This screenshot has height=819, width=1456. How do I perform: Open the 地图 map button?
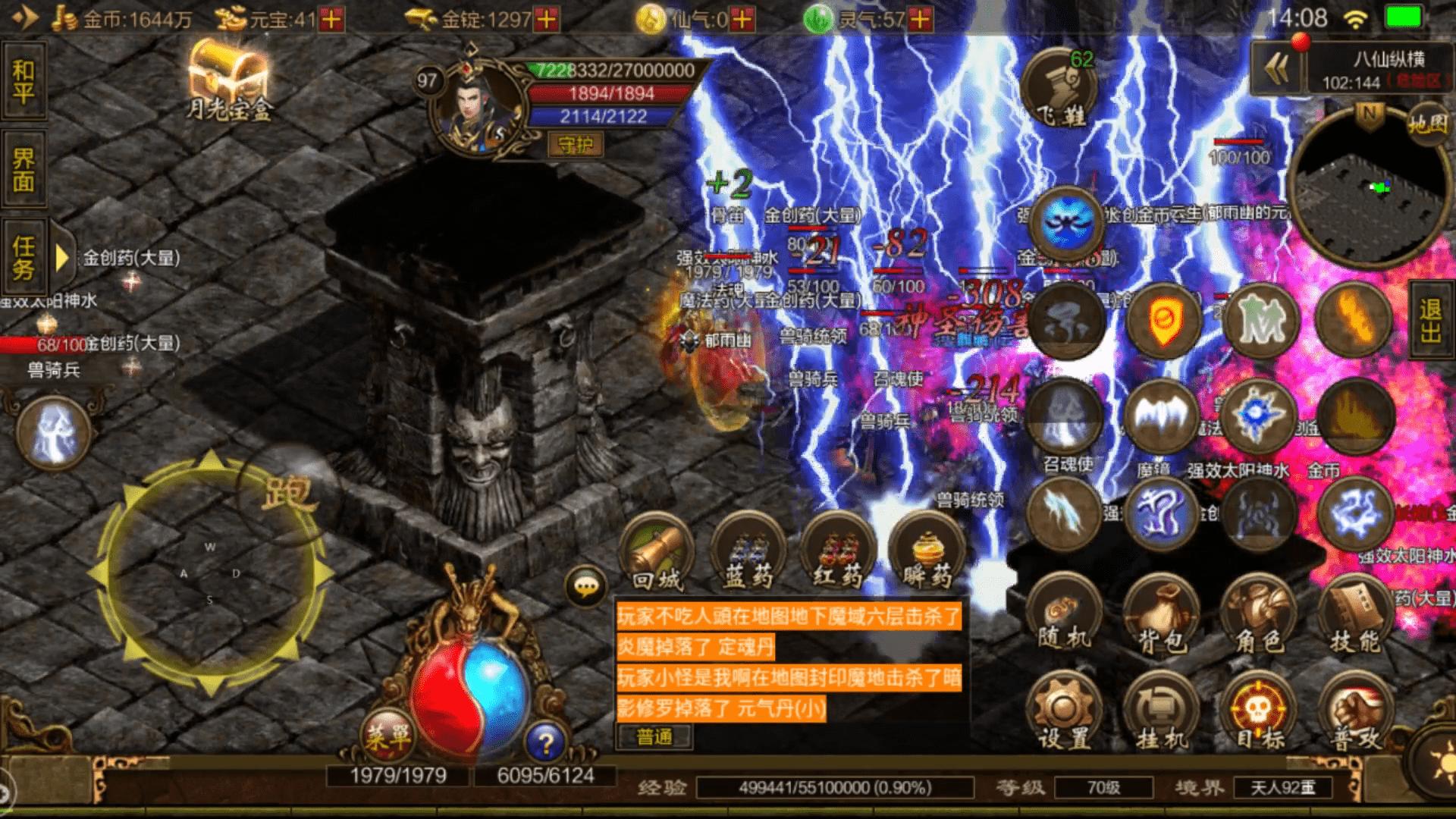click(x=1428, y=124)
